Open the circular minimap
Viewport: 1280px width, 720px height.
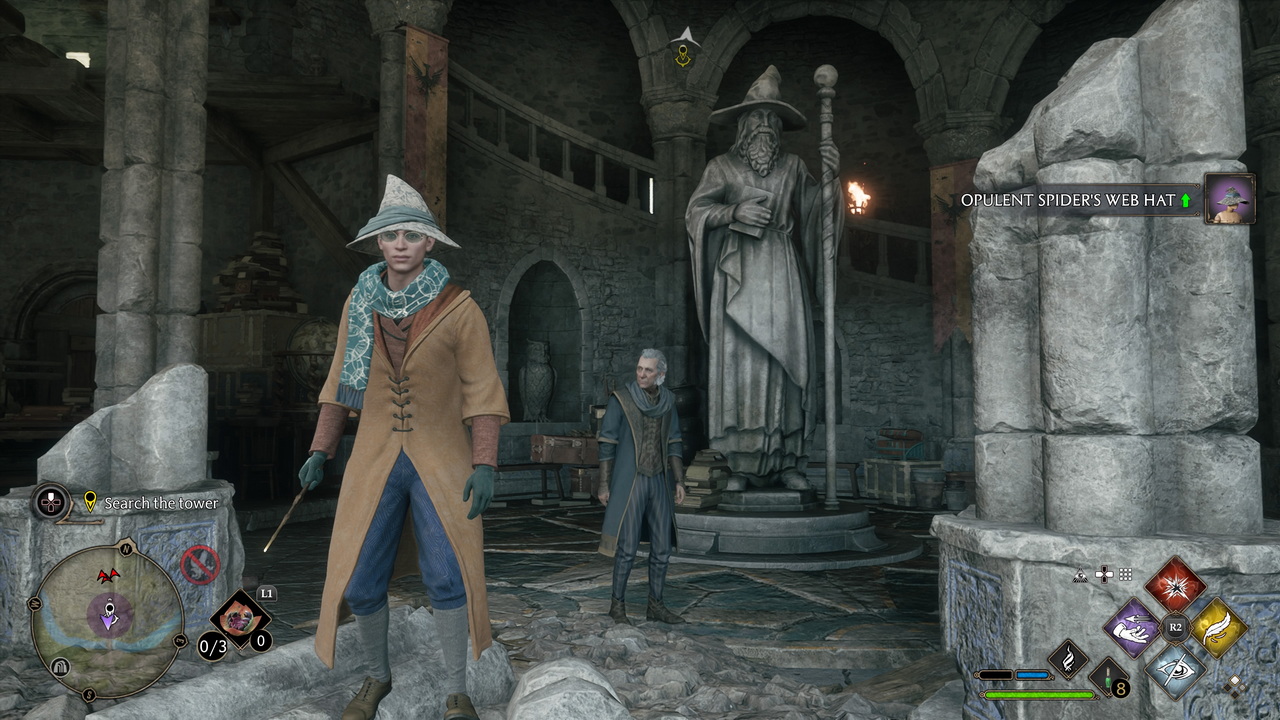(107, 612)
